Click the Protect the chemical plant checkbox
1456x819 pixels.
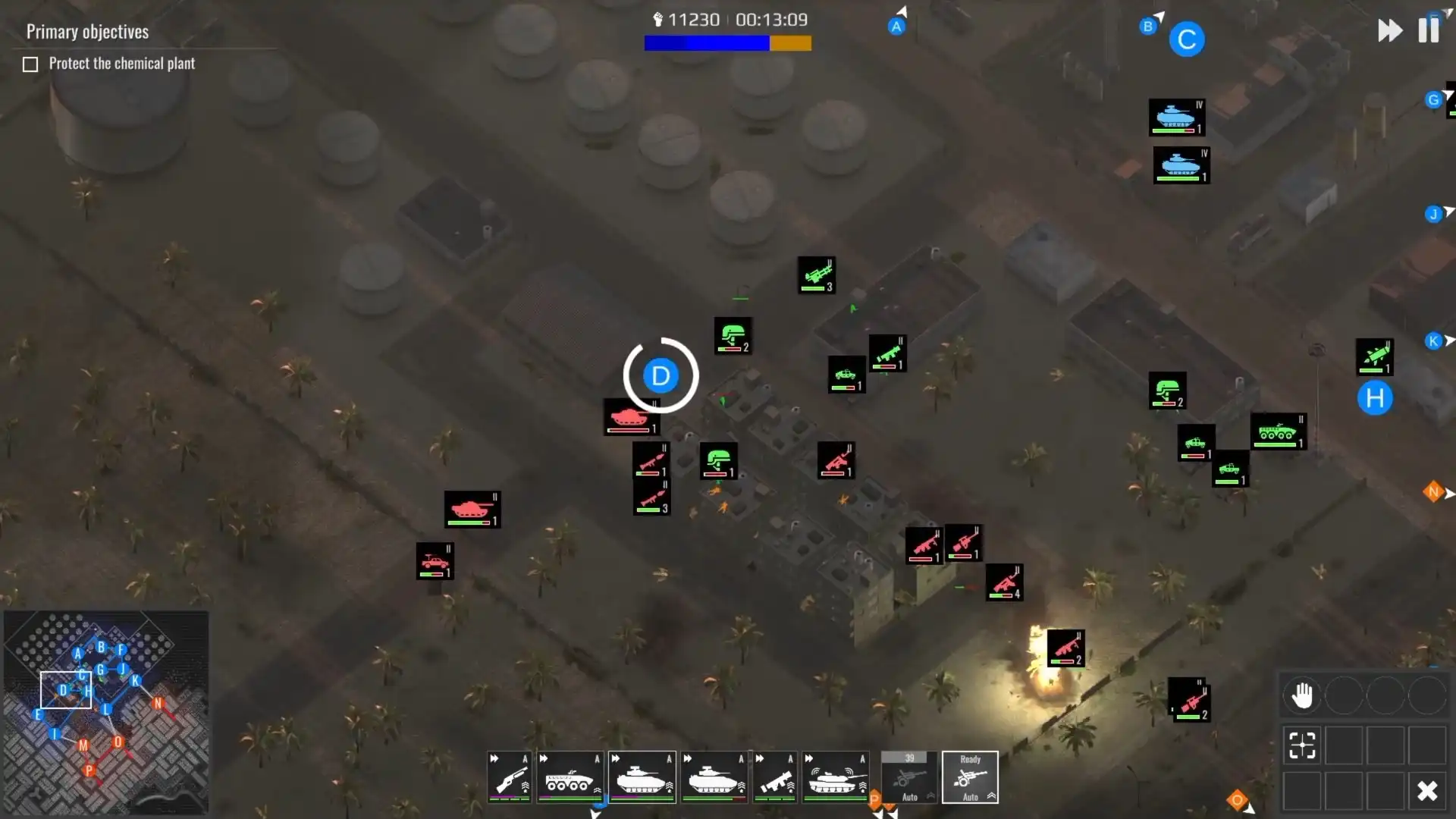point(30,64)
